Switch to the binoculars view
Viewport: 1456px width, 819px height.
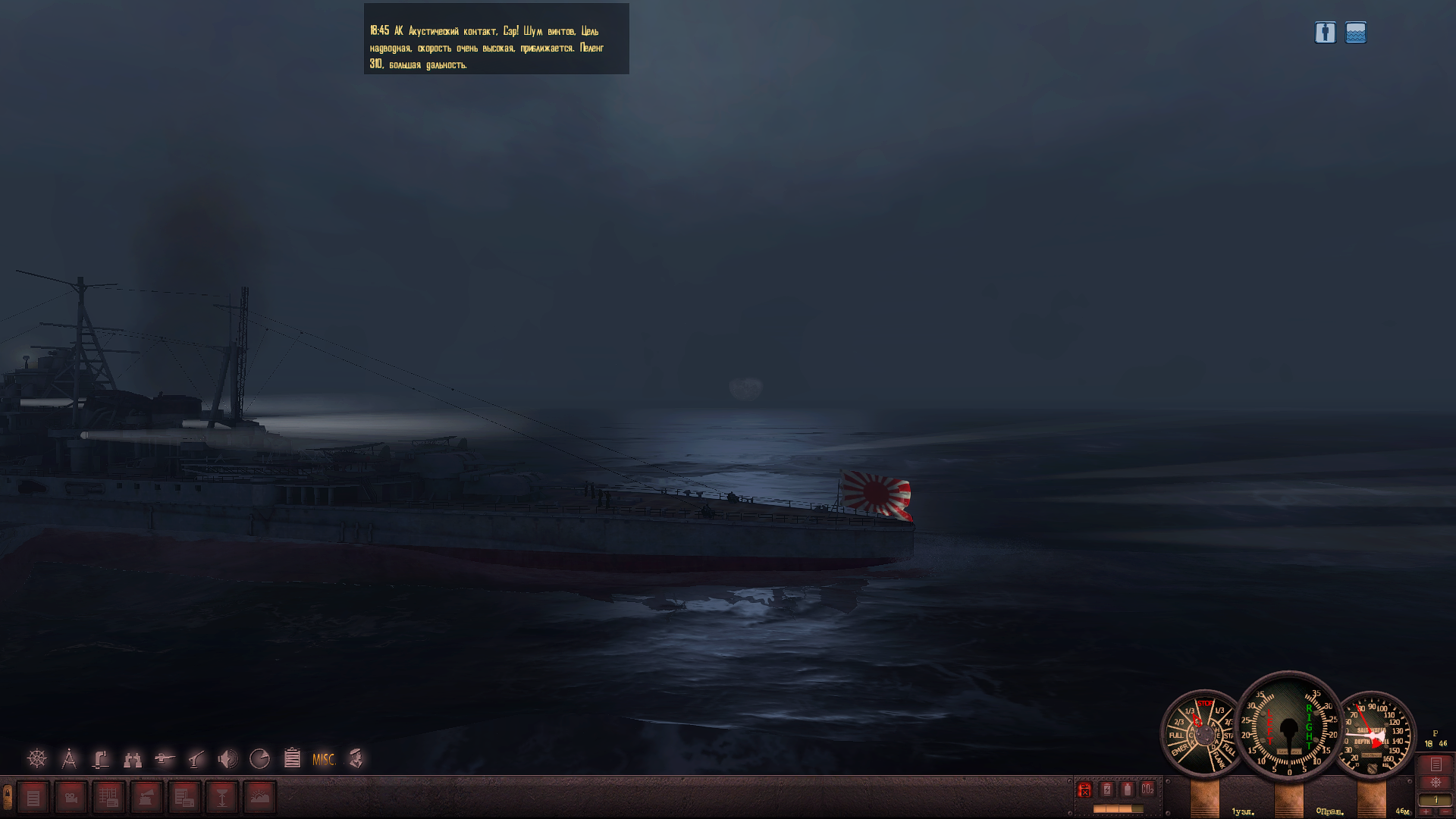133,758
